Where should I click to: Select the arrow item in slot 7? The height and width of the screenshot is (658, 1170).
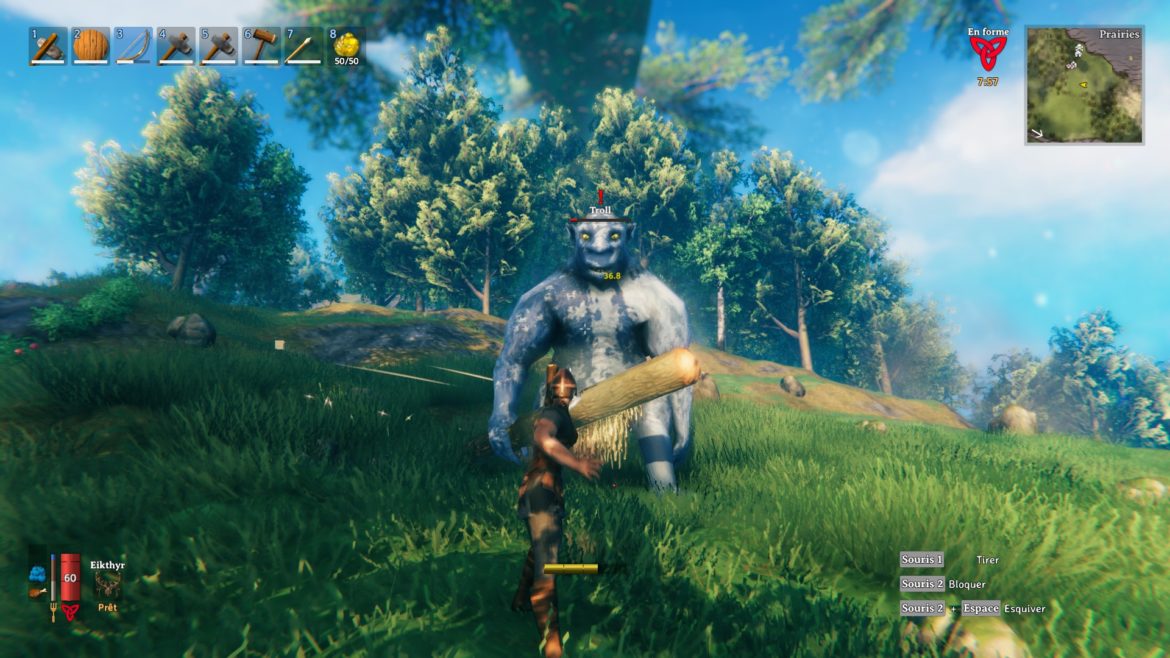click(x=303, y=46)
